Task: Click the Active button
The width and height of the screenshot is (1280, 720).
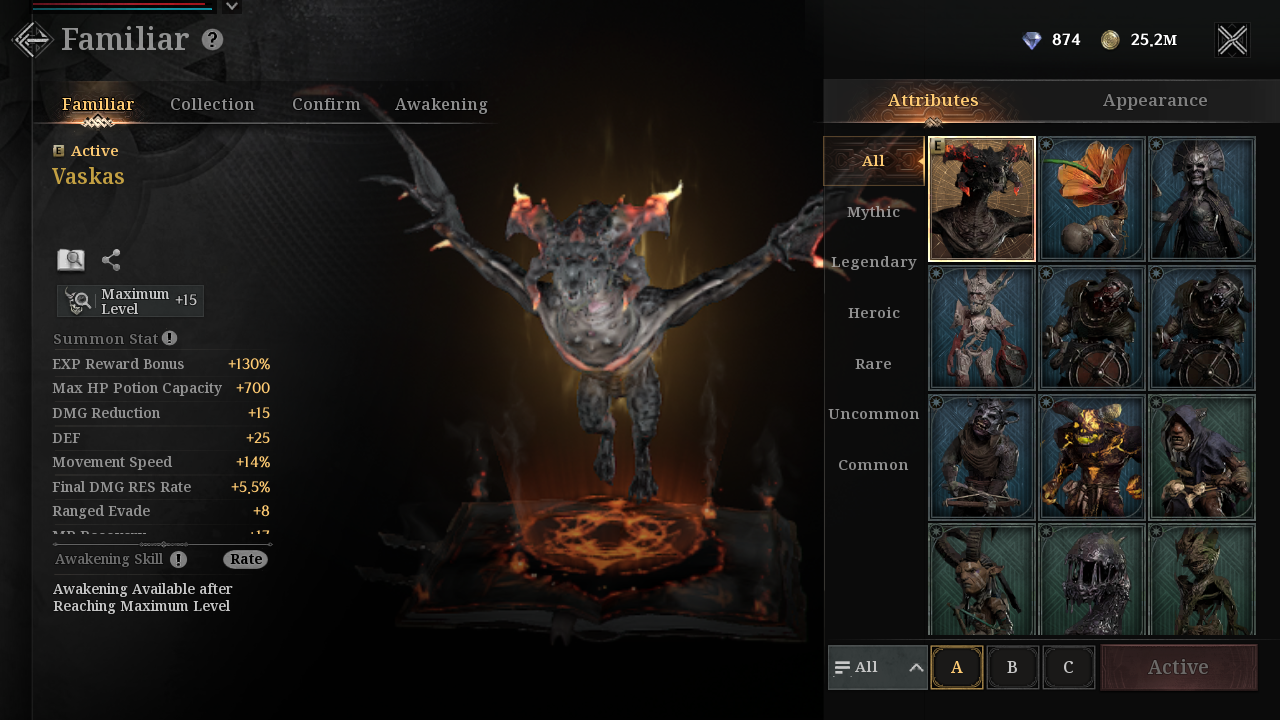Action: click(1178, 667)
